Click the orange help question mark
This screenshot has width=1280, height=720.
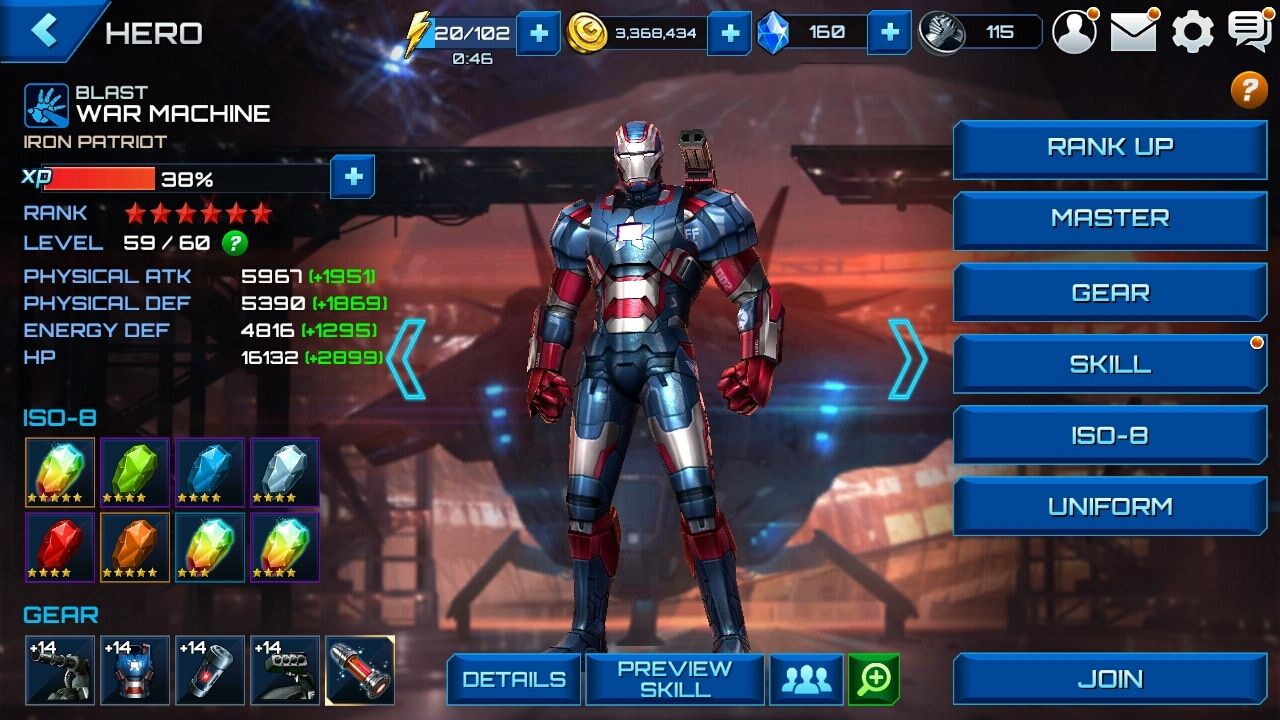[1248, 90]
